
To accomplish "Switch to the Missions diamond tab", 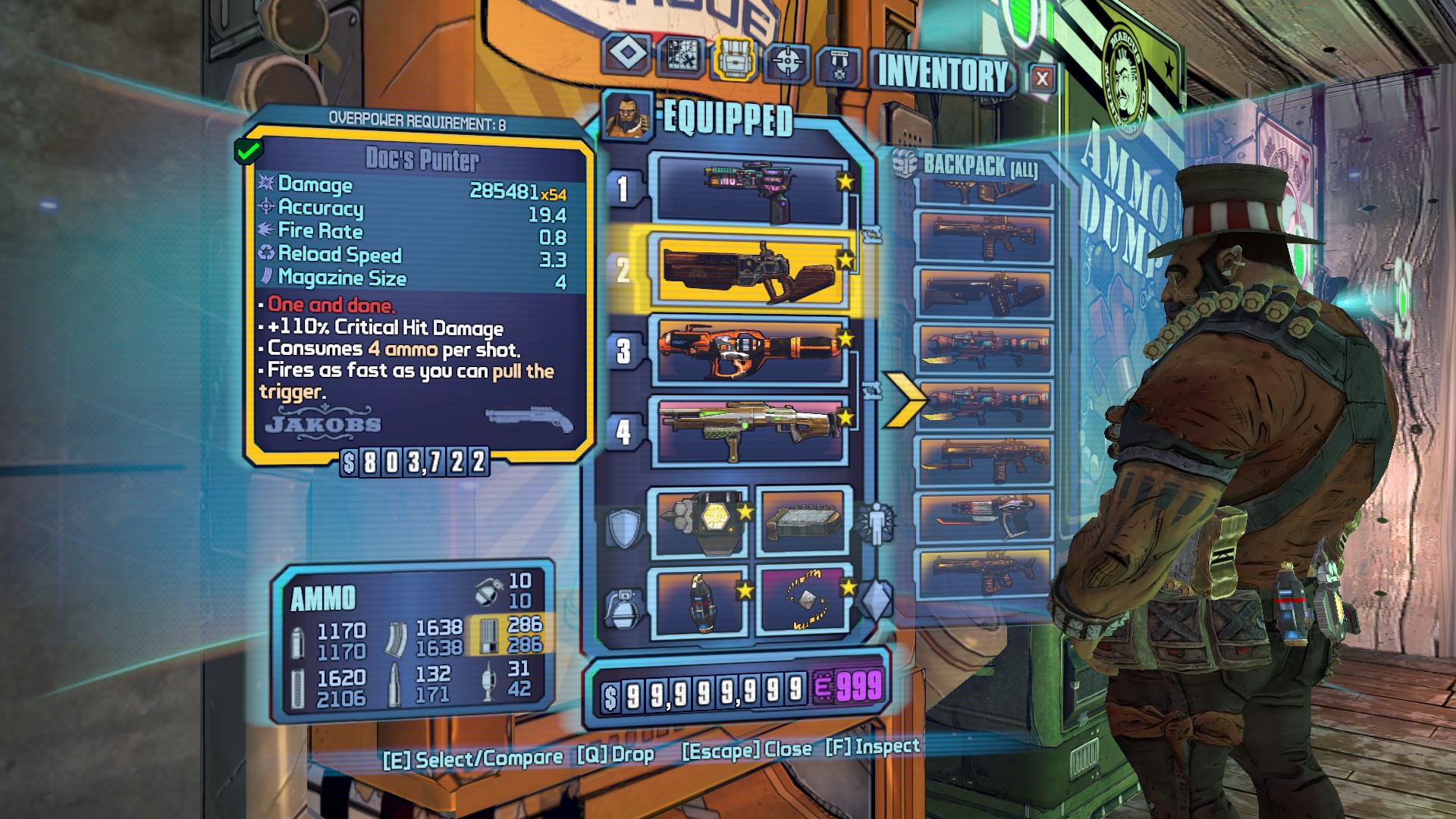I will coord(626,54).
